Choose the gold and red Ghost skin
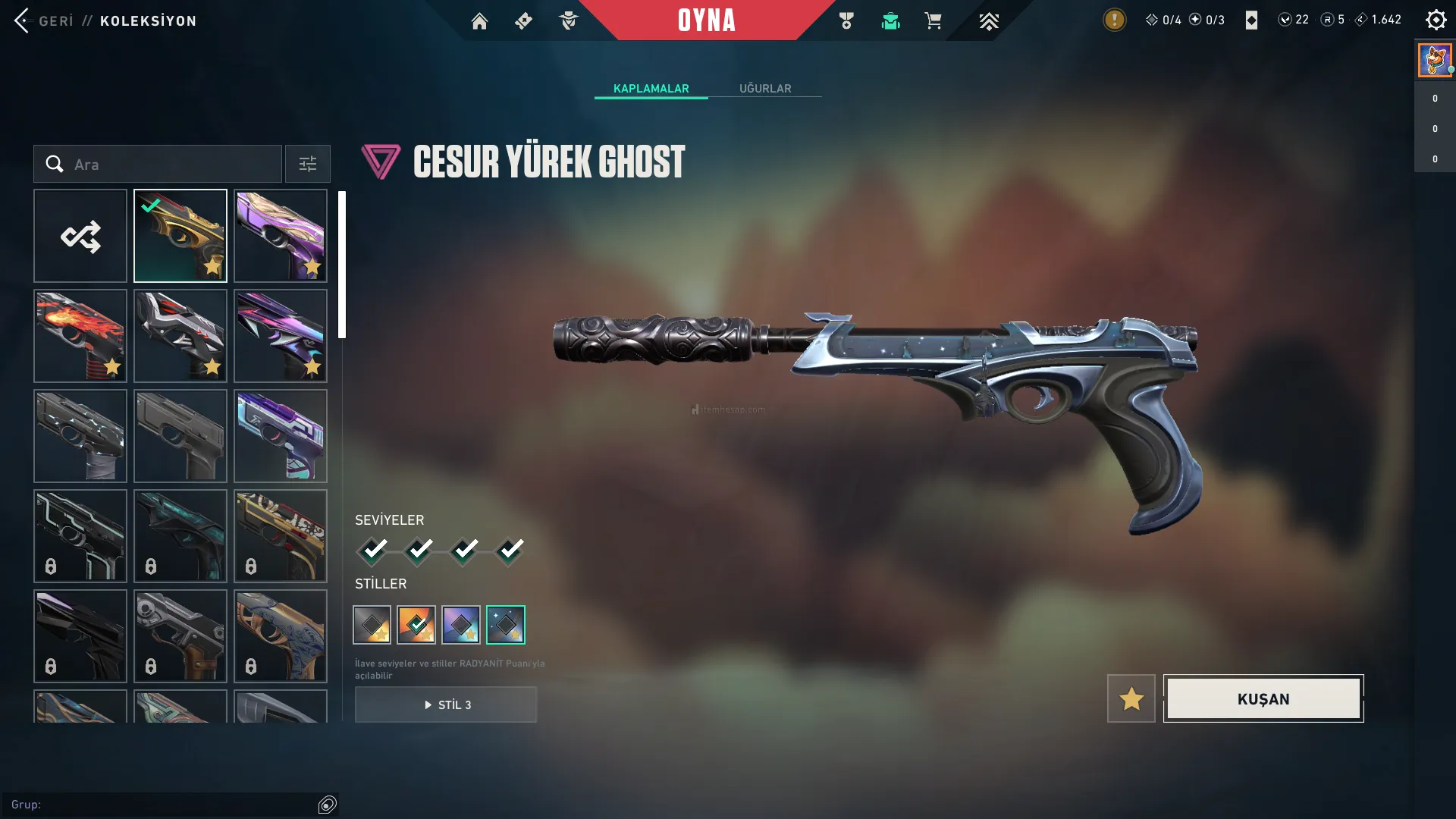The width and height of the screenshot is (1456, 819). (x=180, y=237)
